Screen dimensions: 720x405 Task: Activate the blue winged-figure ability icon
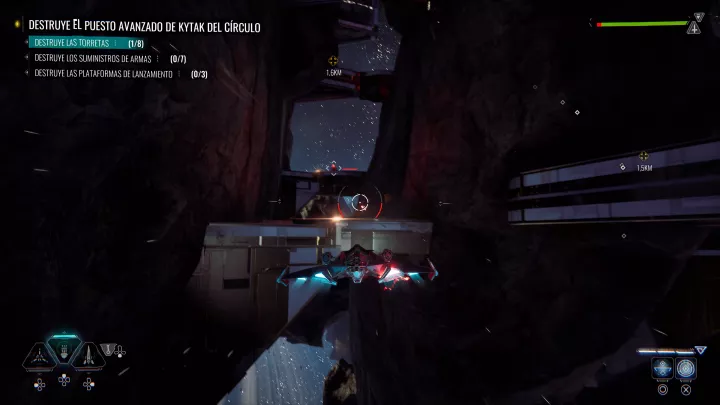662,368
